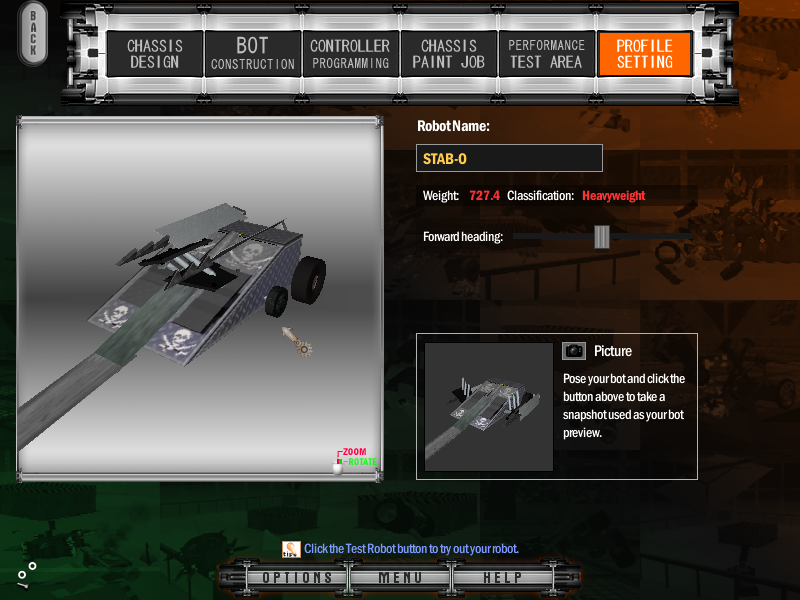Click the tips icon beside the hint text
Viewport: 800px width, 600px height.
click(x=291, y=548)
